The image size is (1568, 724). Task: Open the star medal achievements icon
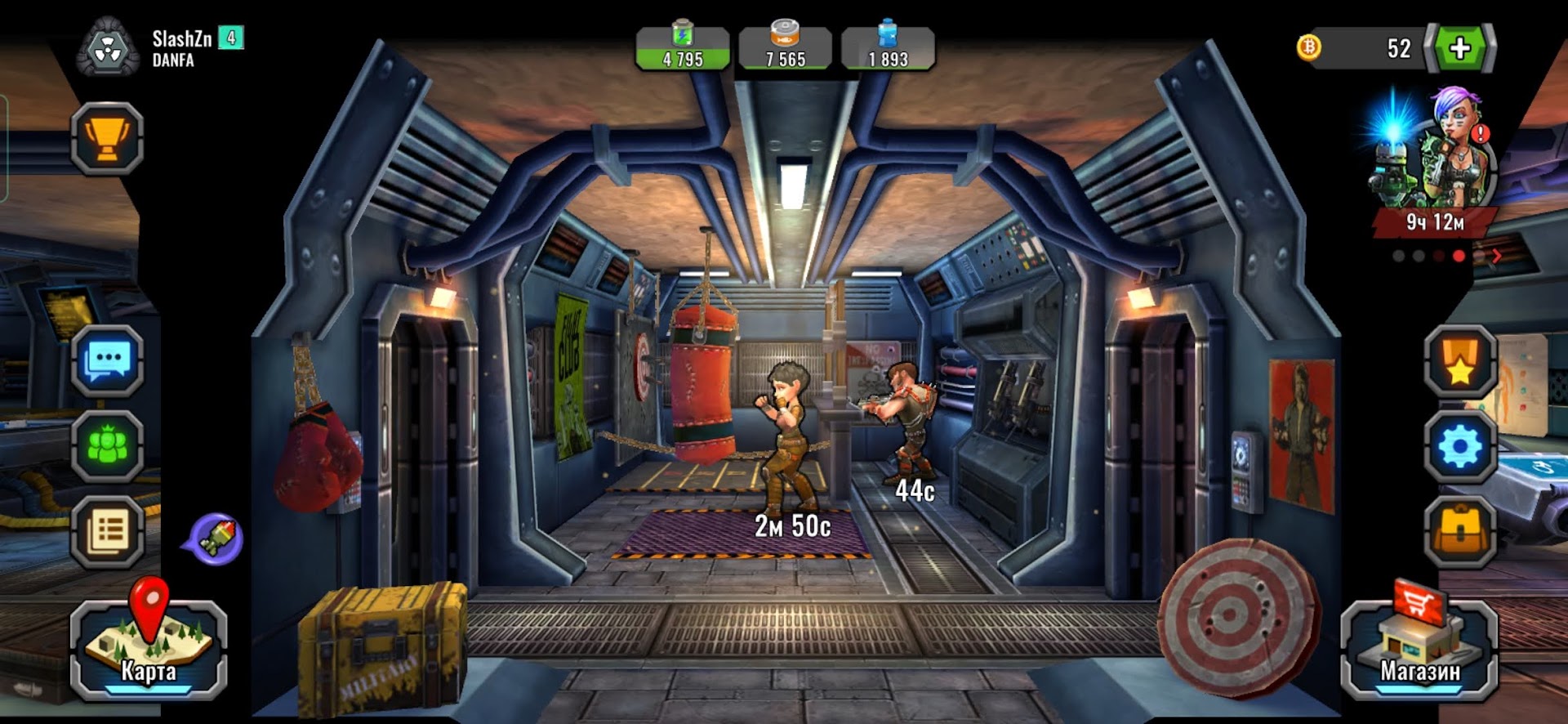tap(1460, 362)
